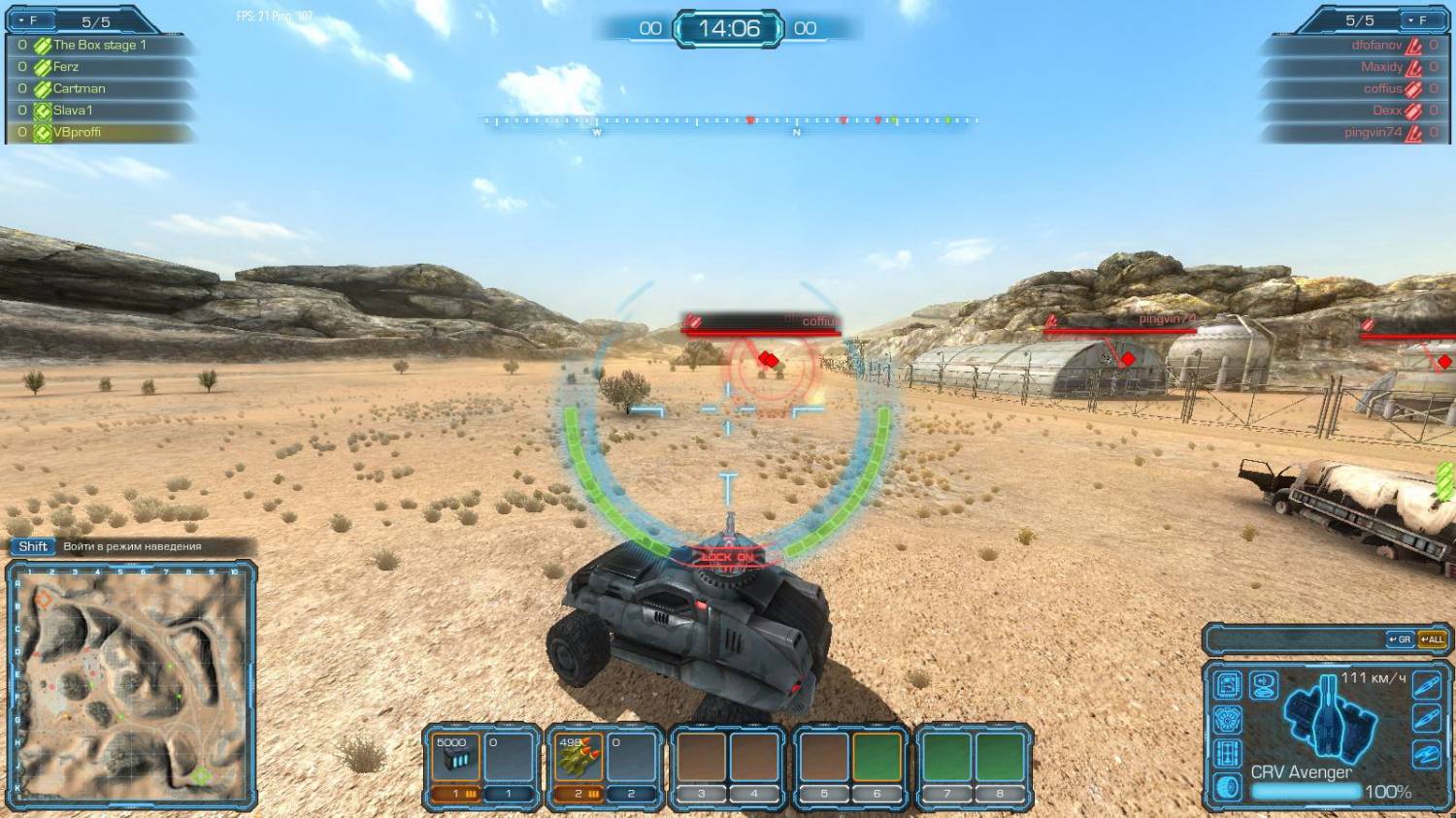Select the chassis frame module icon
The height and width of the screenshot is (818, 1456).
1228,753
